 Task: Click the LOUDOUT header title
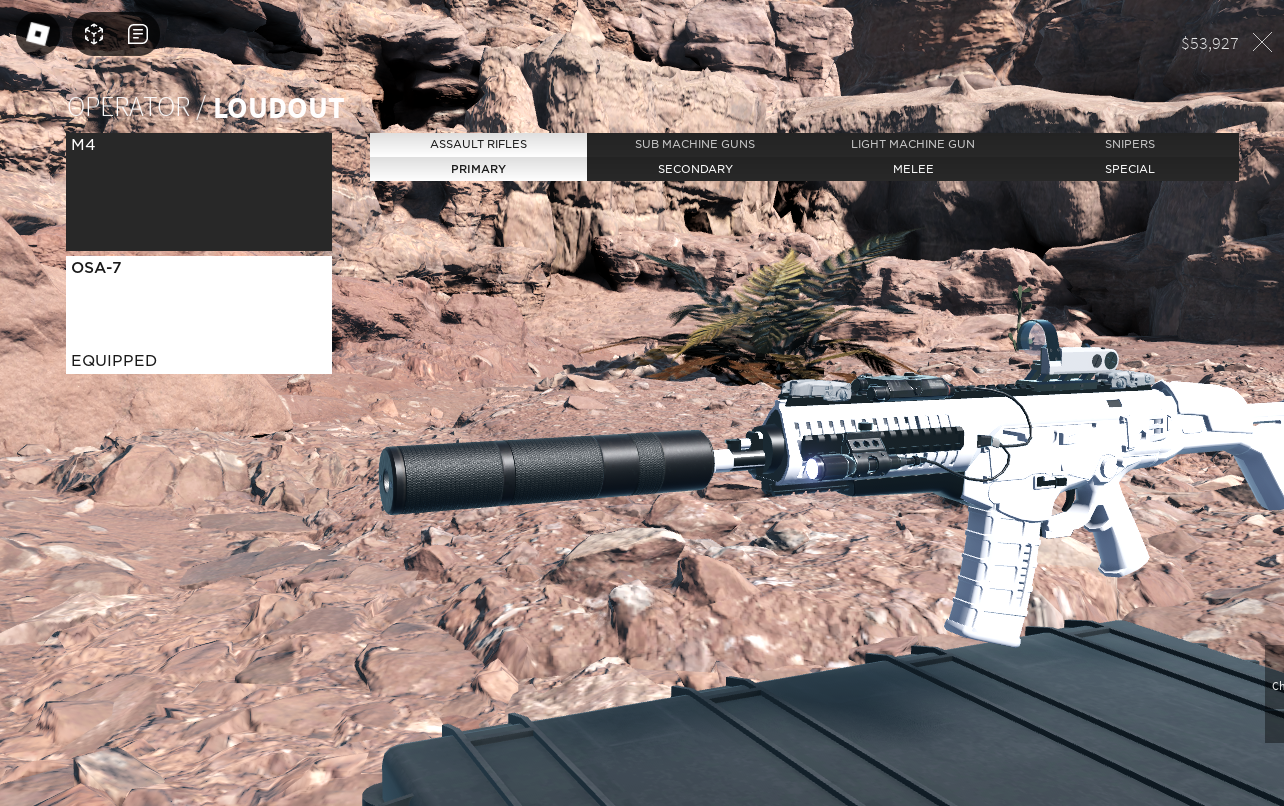278,109
